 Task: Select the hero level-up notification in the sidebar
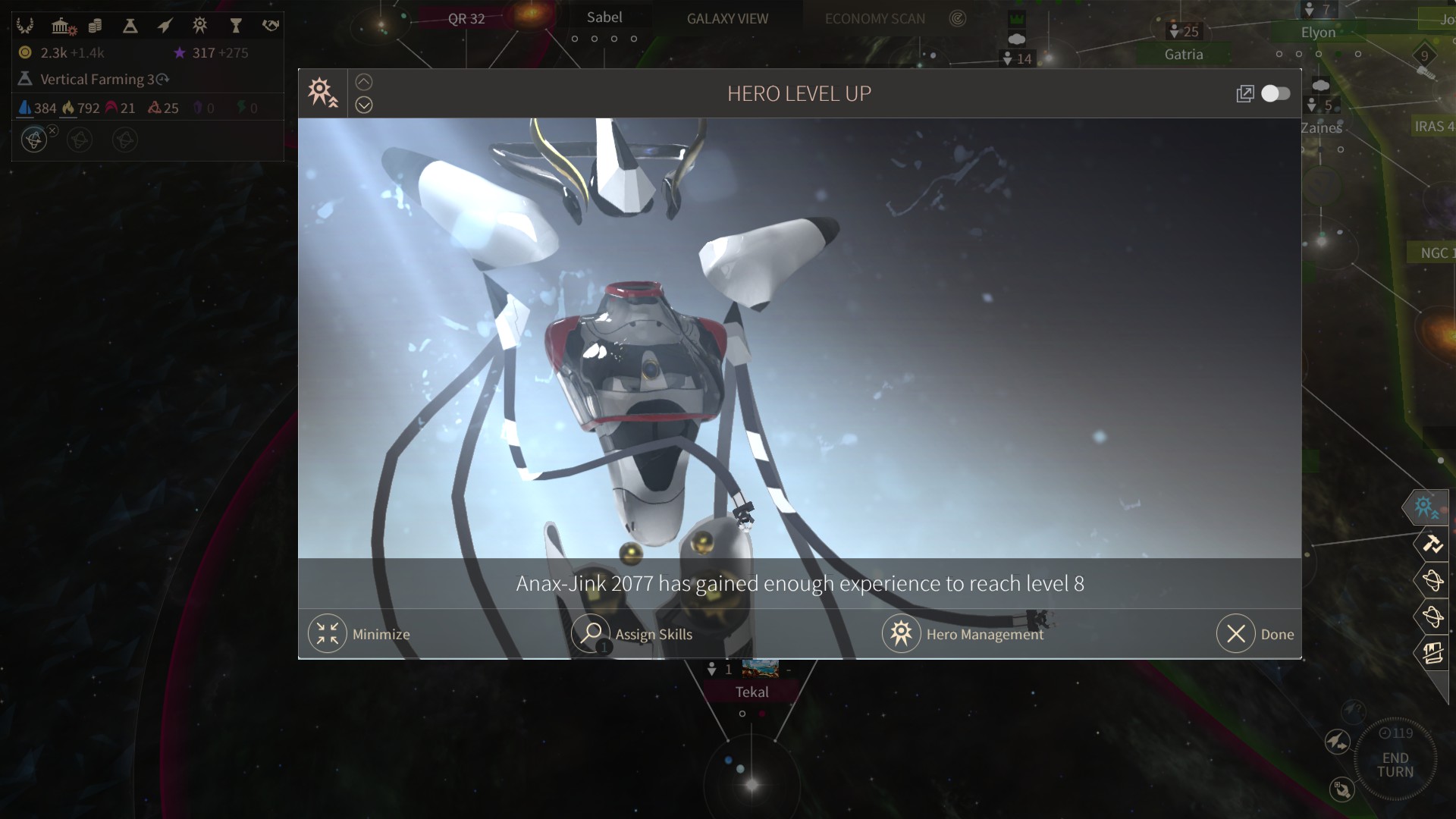[x=1426, y=507]
